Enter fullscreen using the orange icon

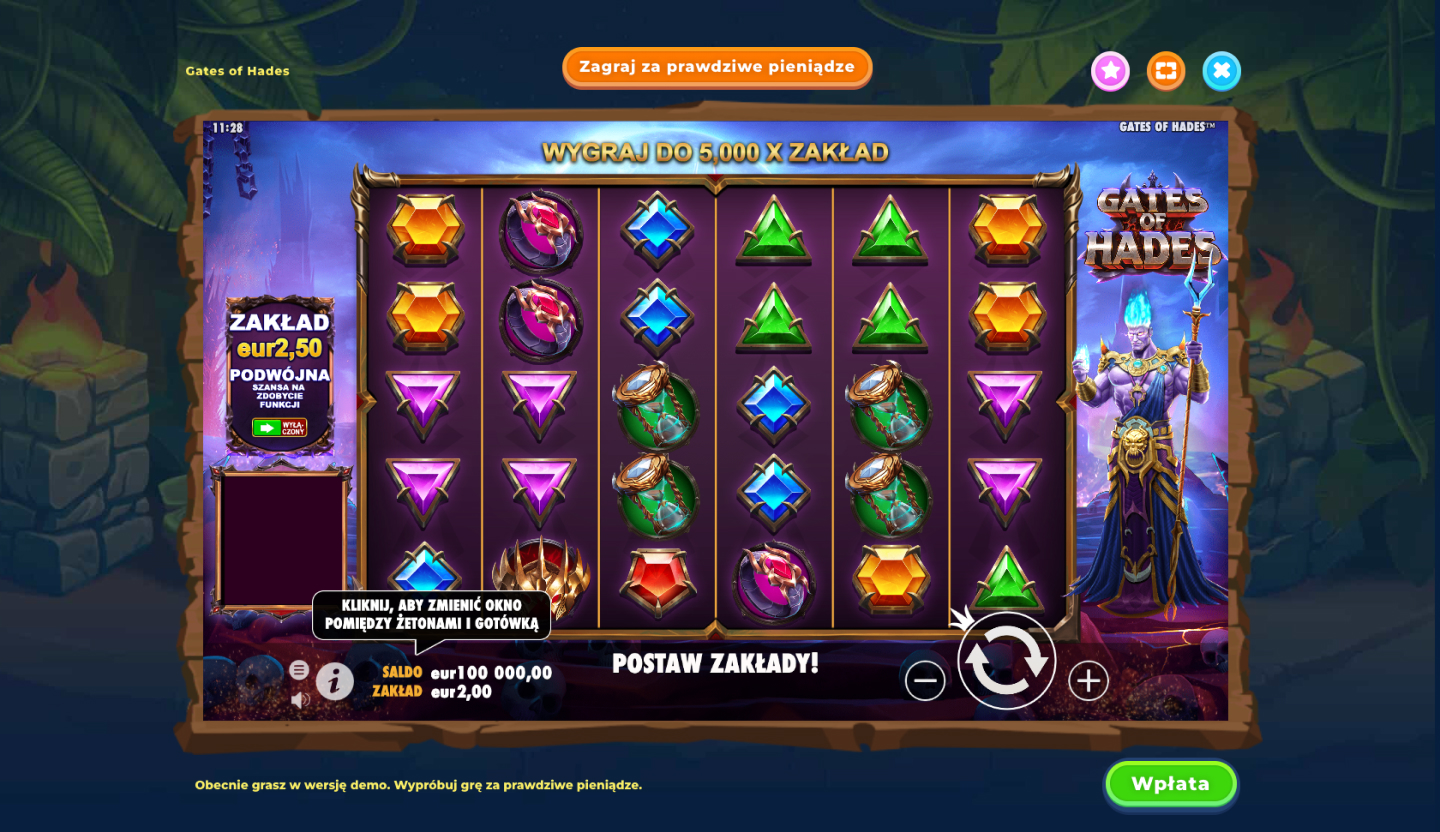point(1166,71)
